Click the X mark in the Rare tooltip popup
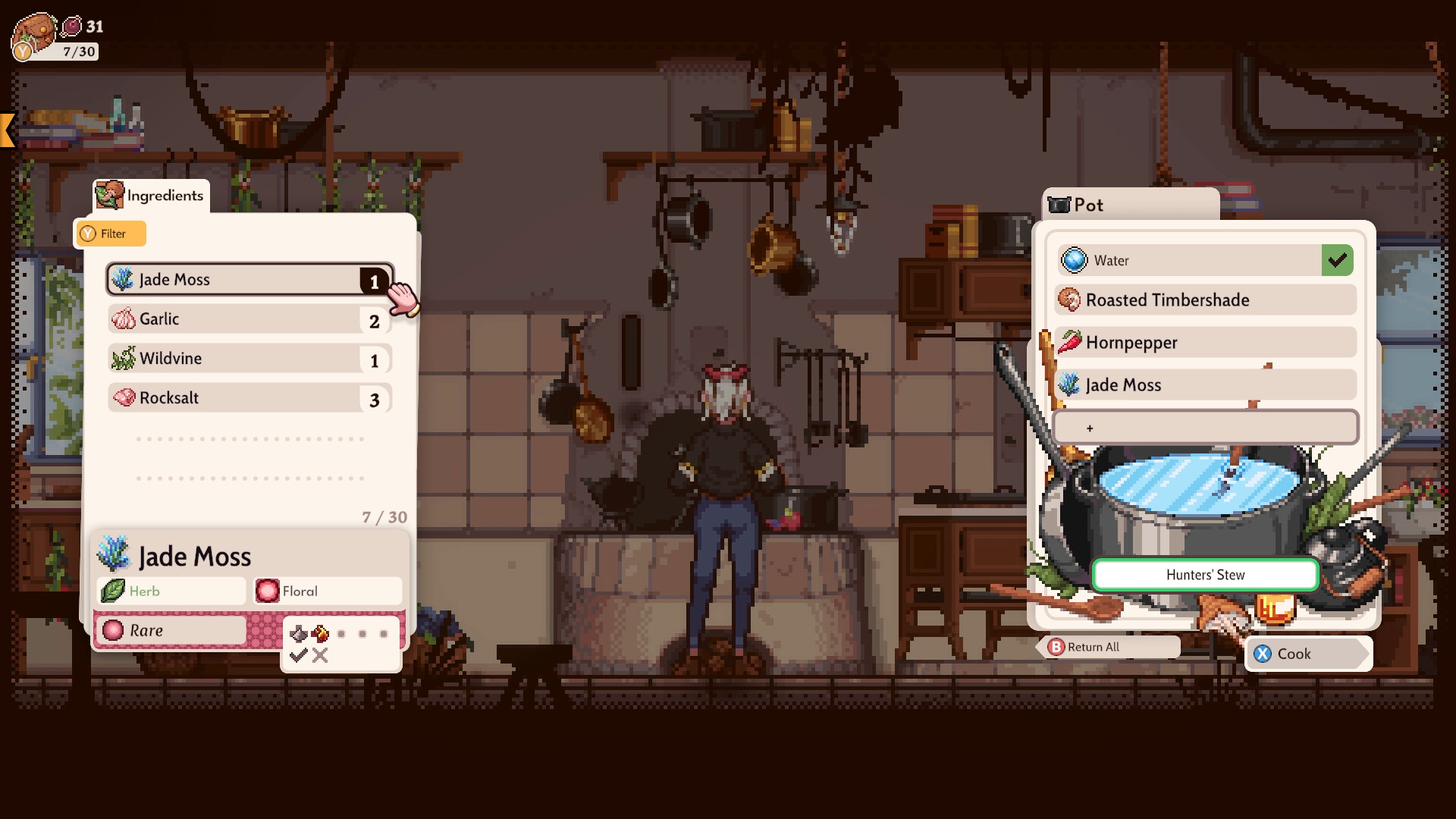This screenshot has width=1456, height=819. click(x=320, y=657)
